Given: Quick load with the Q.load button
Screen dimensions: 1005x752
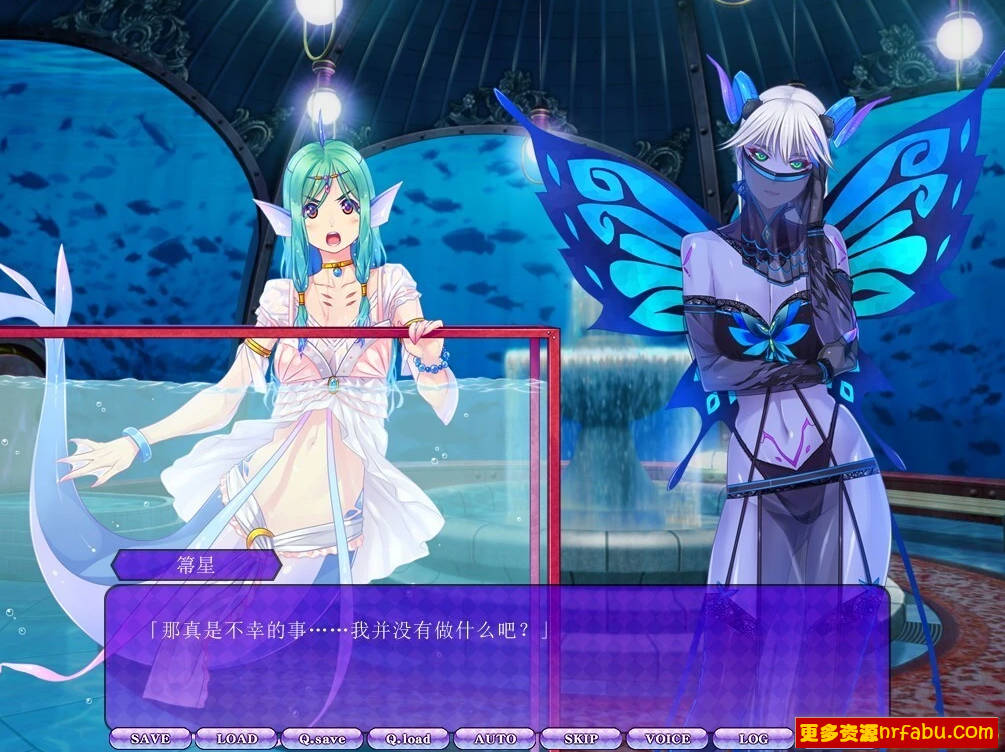Looking at the screenshot, I should 409,739.
